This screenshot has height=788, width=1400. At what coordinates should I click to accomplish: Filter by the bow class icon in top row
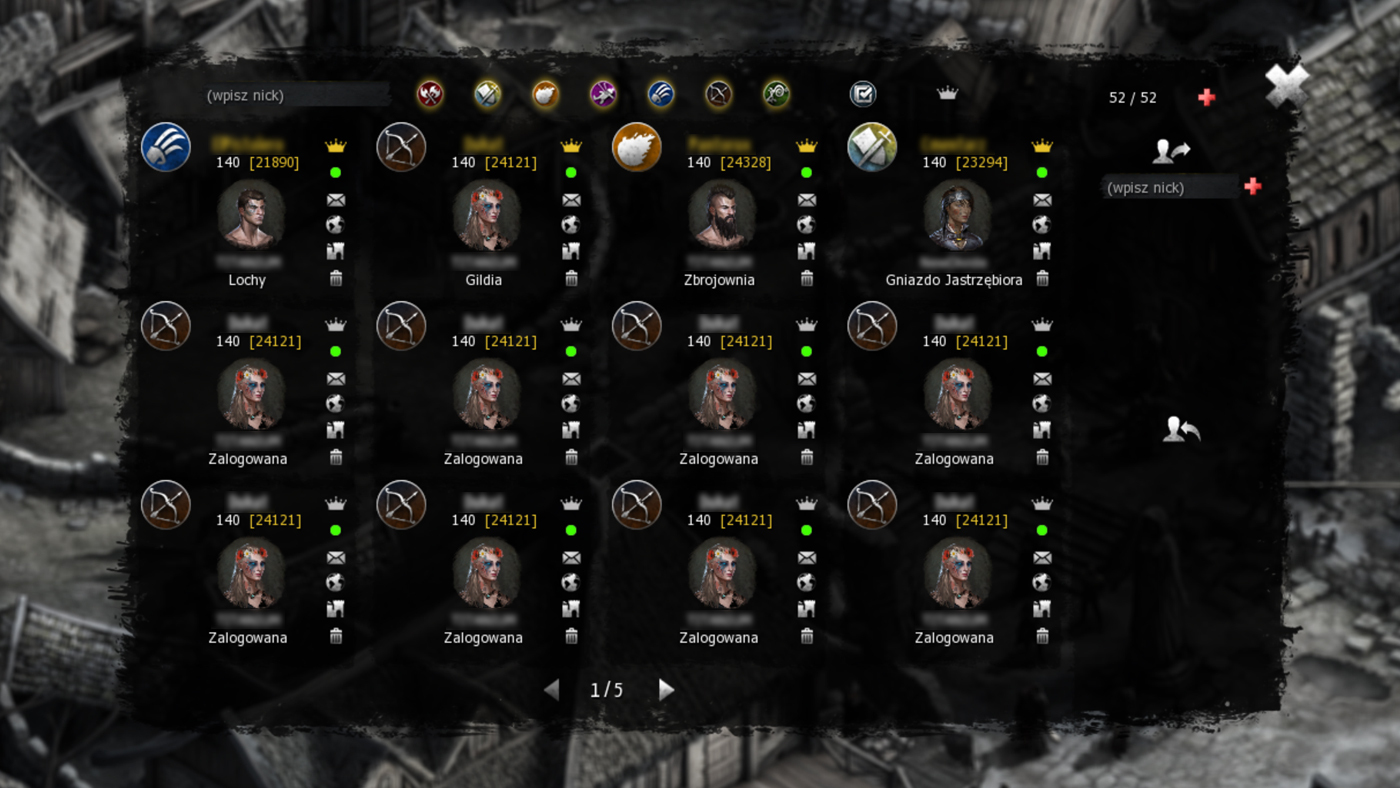718,94
